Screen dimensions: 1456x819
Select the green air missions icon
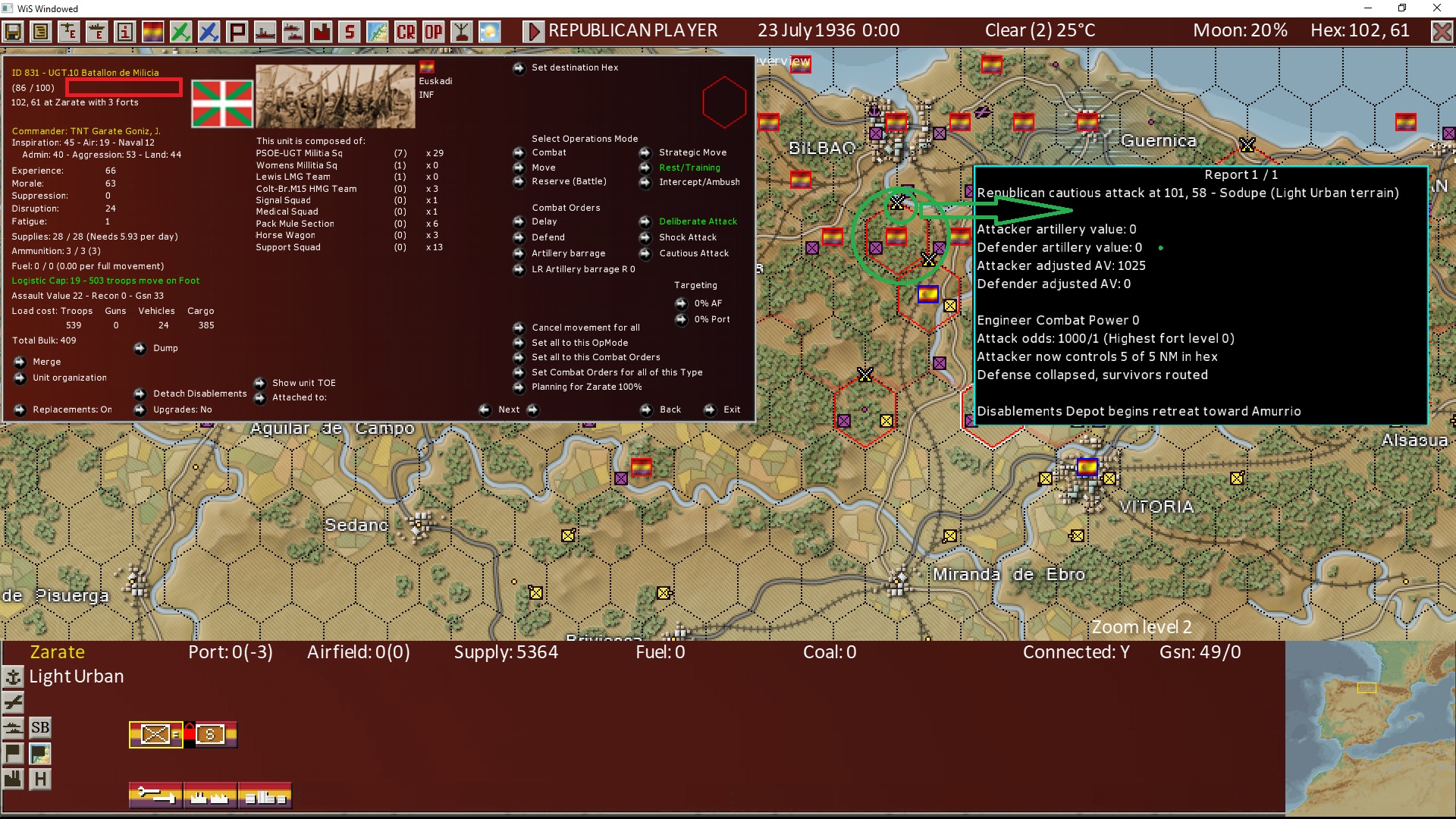tap(180, 31)
